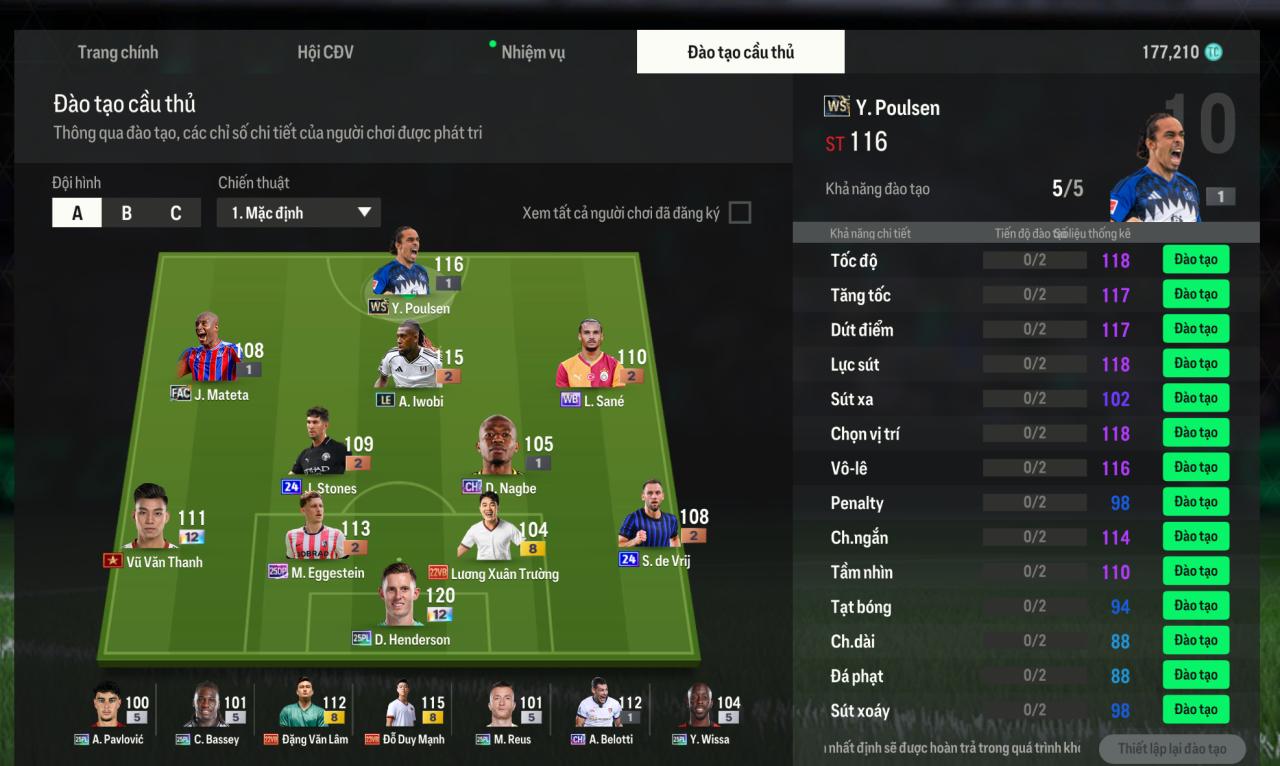Screen dimensions: 1280x766
Task: Go to the Nhiệm vụ tab
Action: (532, 52)
